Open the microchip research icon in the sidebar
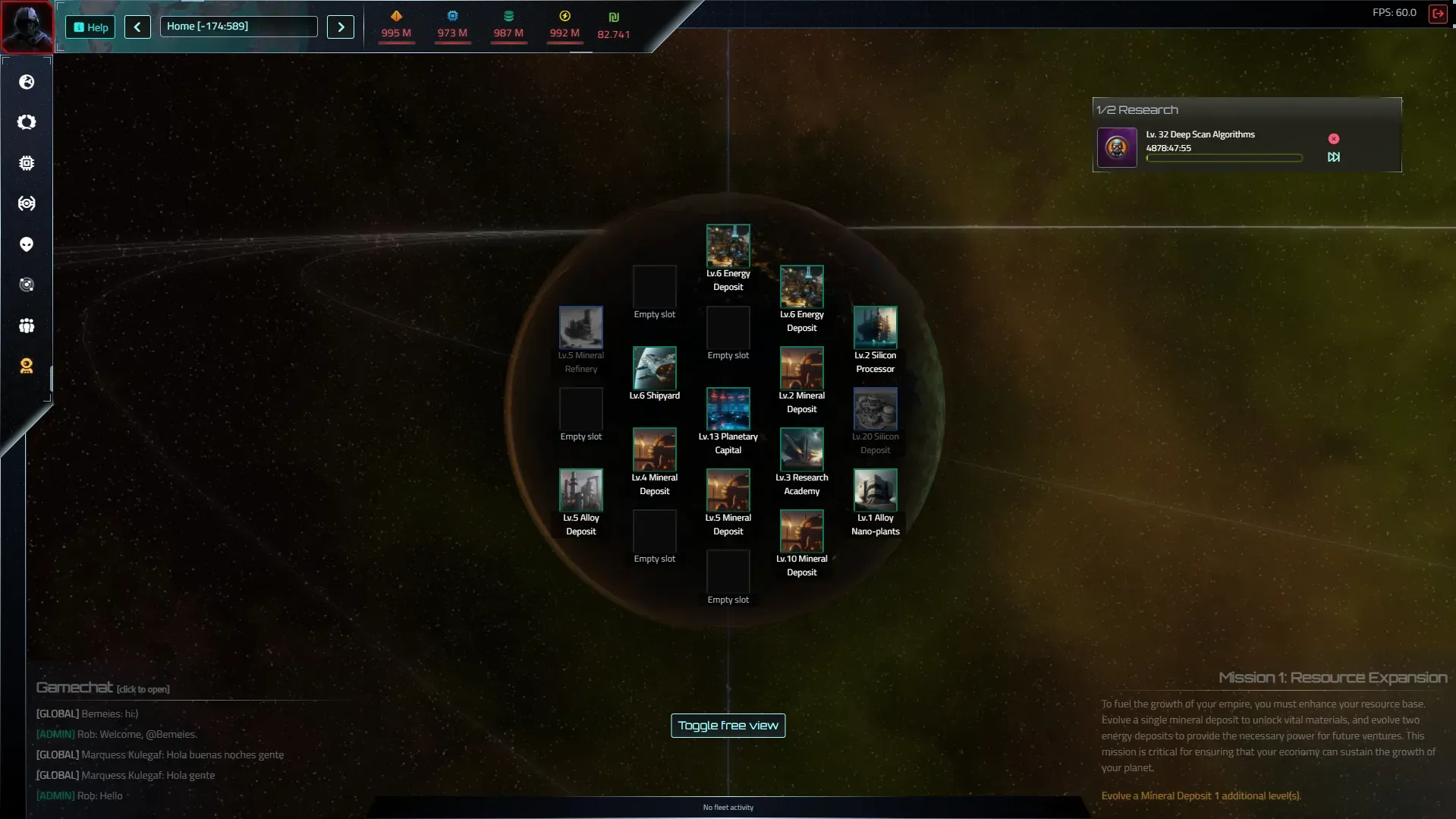The height and width of the screenshot is (819, 1456). click(x=27, y=163)
